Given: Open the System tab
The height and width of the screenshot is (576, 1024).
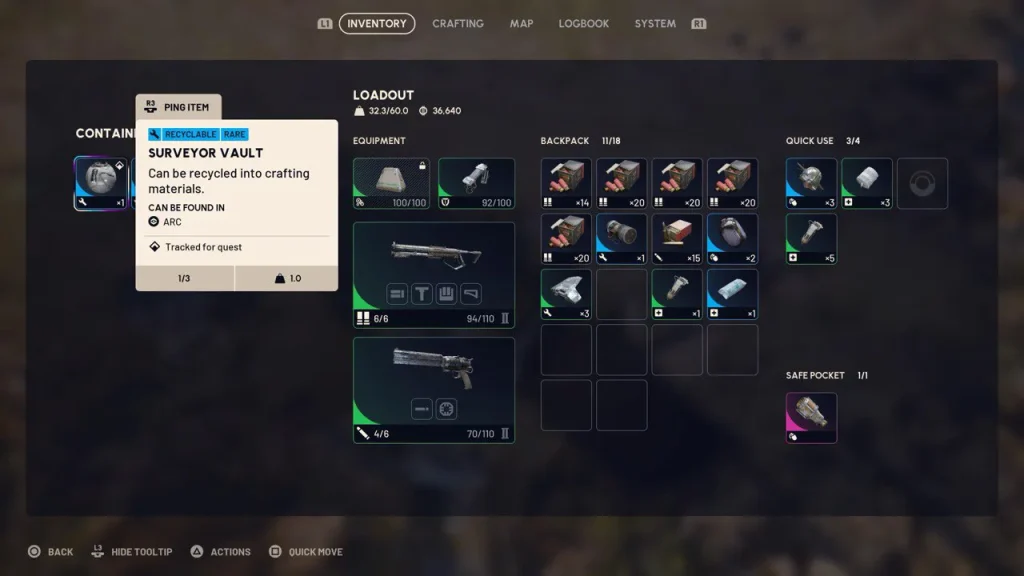Looking at the screenshot, I should tap(655, 23).
